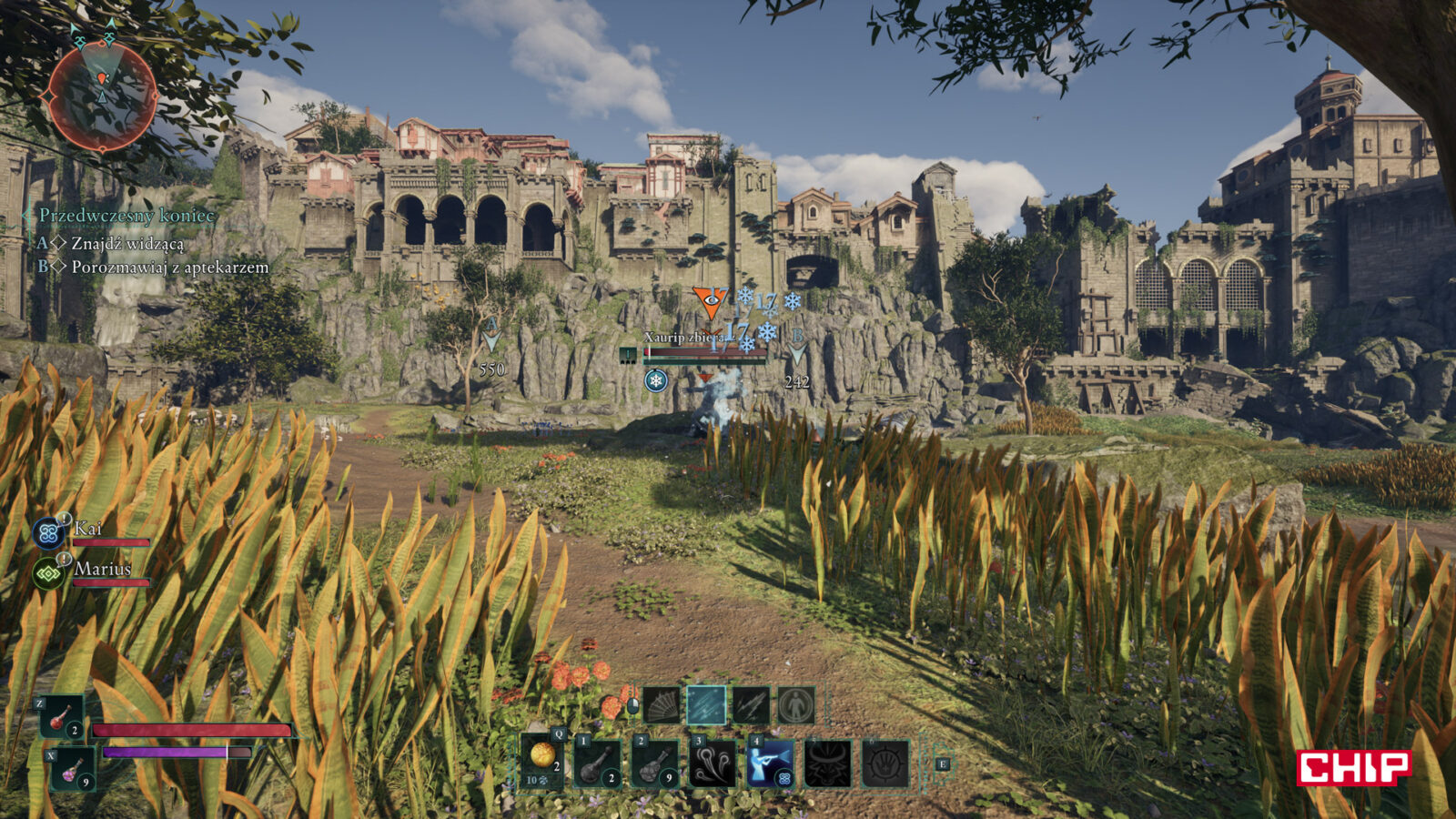Select the fan-shaped spell icon
The image size is (1456, 819).
click(x=662, y=705)
